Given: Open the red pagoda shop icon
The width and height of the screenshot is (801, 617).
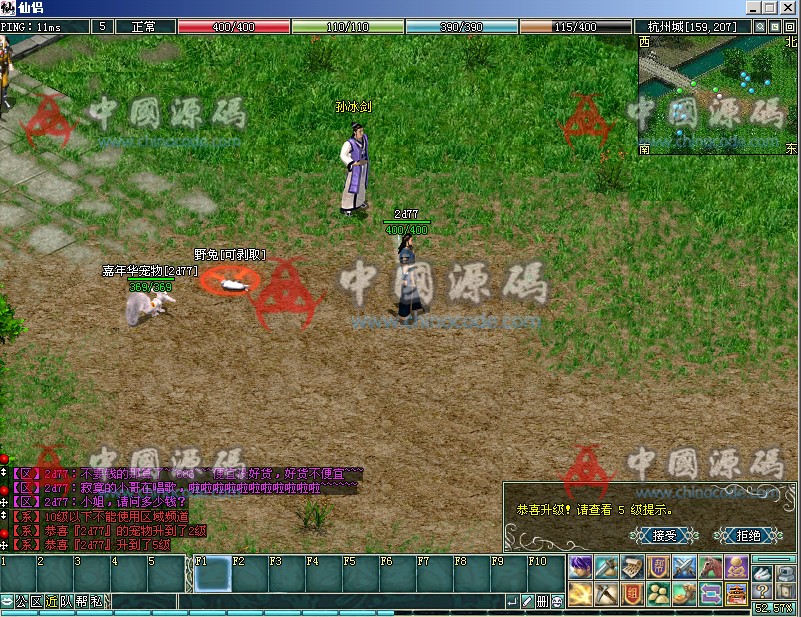Looking at the screenshot, I should pos(736,593).
